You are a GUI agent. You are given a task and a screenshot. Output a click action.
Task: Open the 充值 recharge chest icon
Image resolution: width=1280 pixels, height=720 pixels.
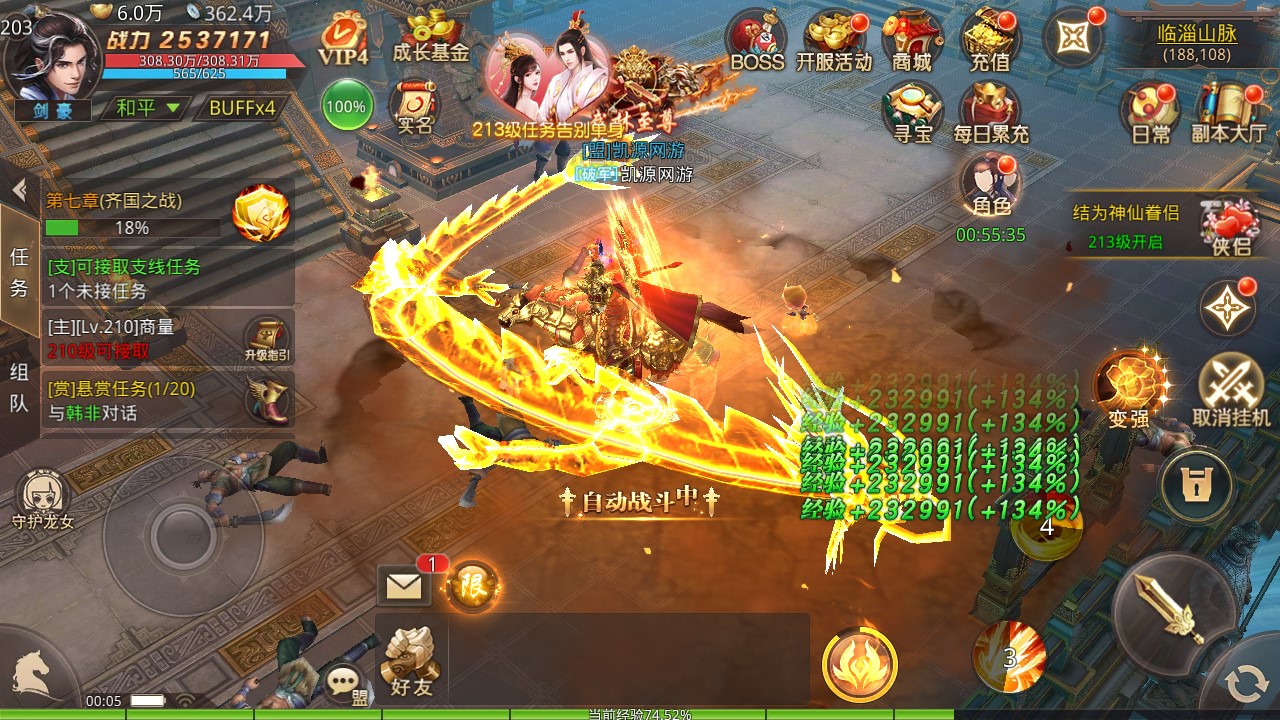coord(990,40)
